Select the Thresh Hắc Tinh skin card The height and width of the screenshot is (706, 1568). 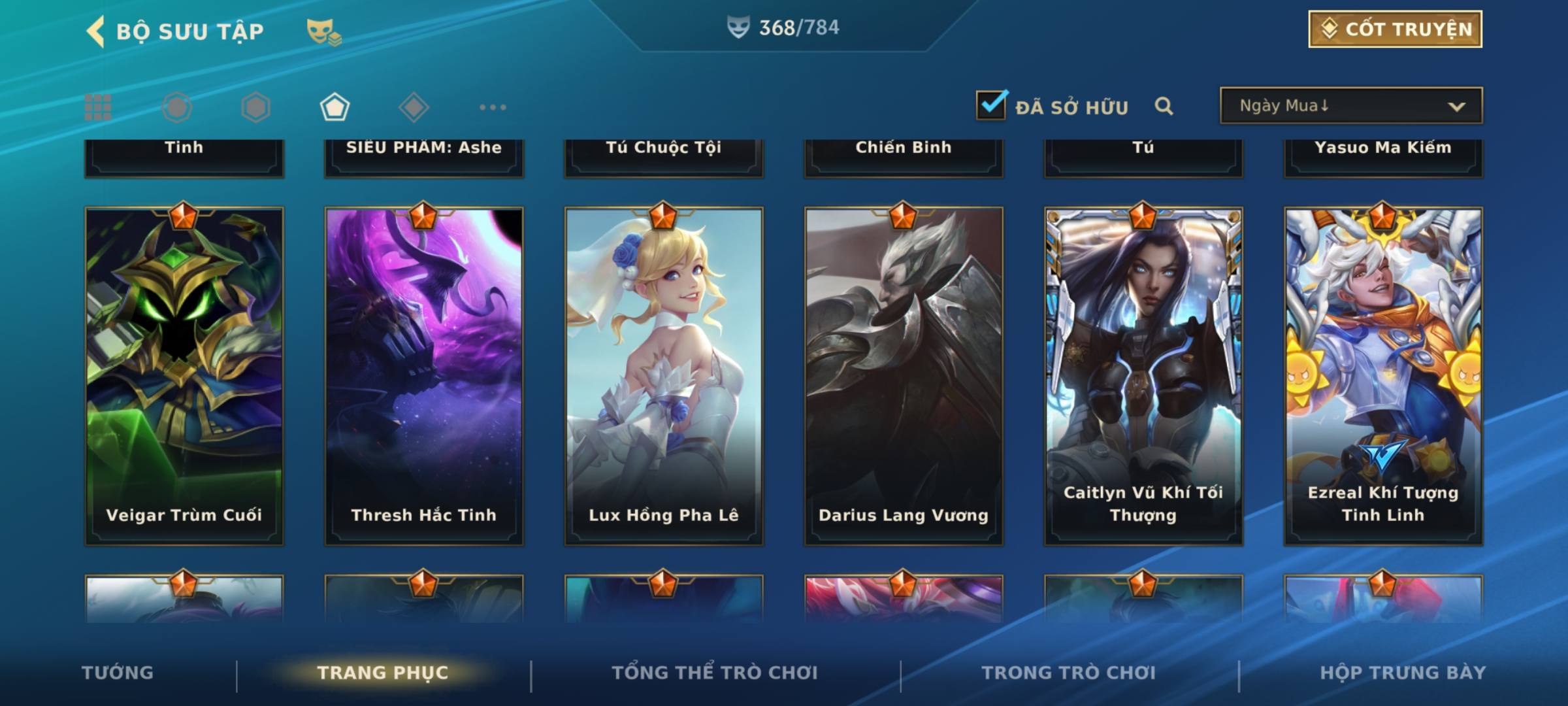(424, 376)
